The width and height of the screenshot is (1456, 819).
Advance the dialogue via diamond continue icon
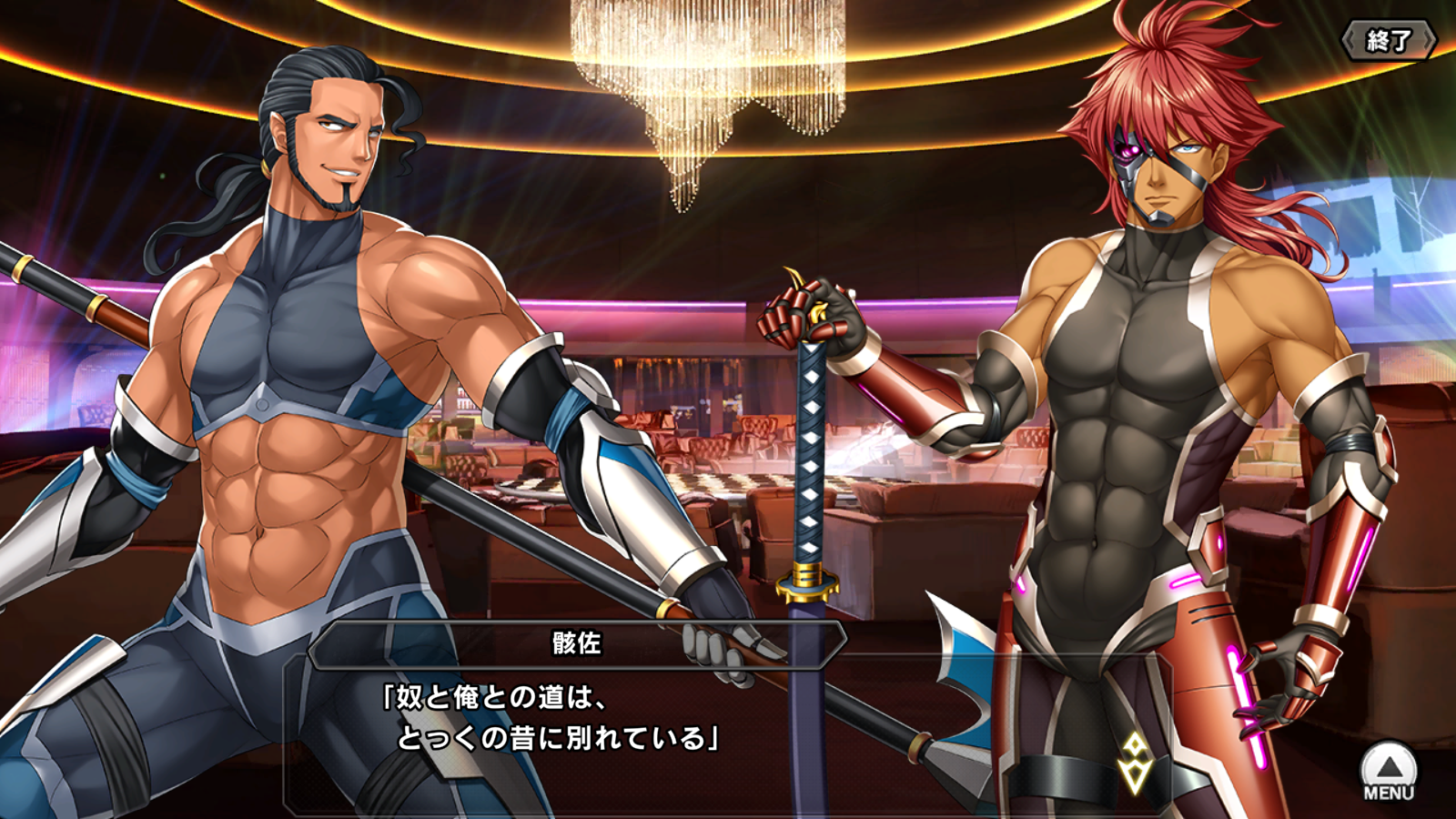1135,763
